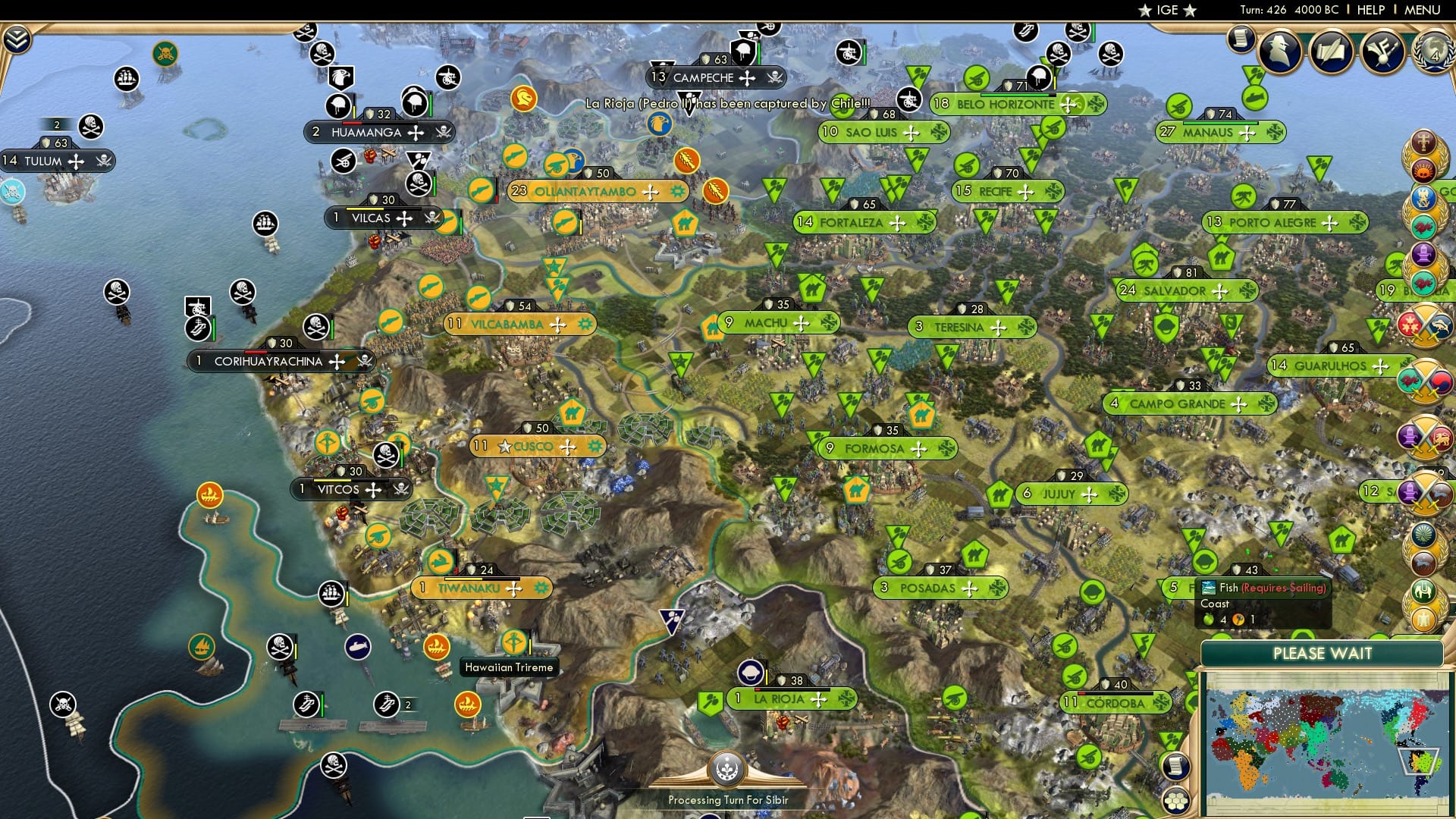
Task: Open the World Congress globe icon
Action: [1435, 53]
